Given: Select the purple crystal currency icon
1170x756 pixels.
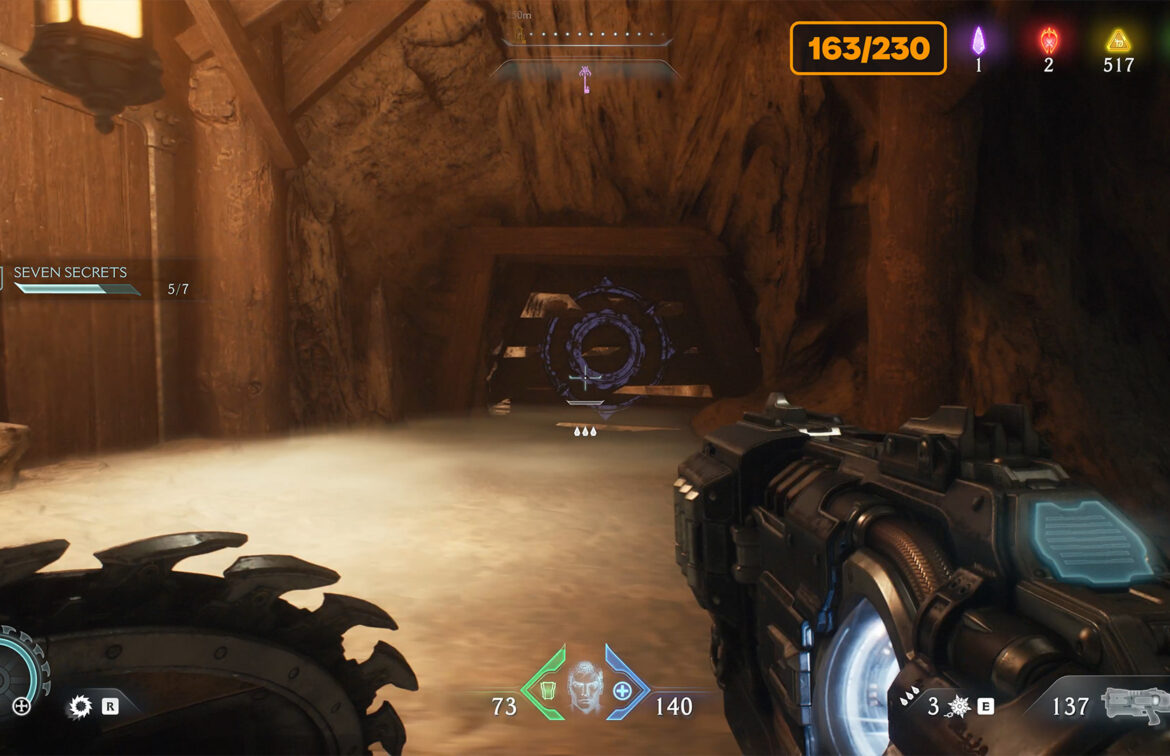Looking at the screenshot, I should 979,41.
